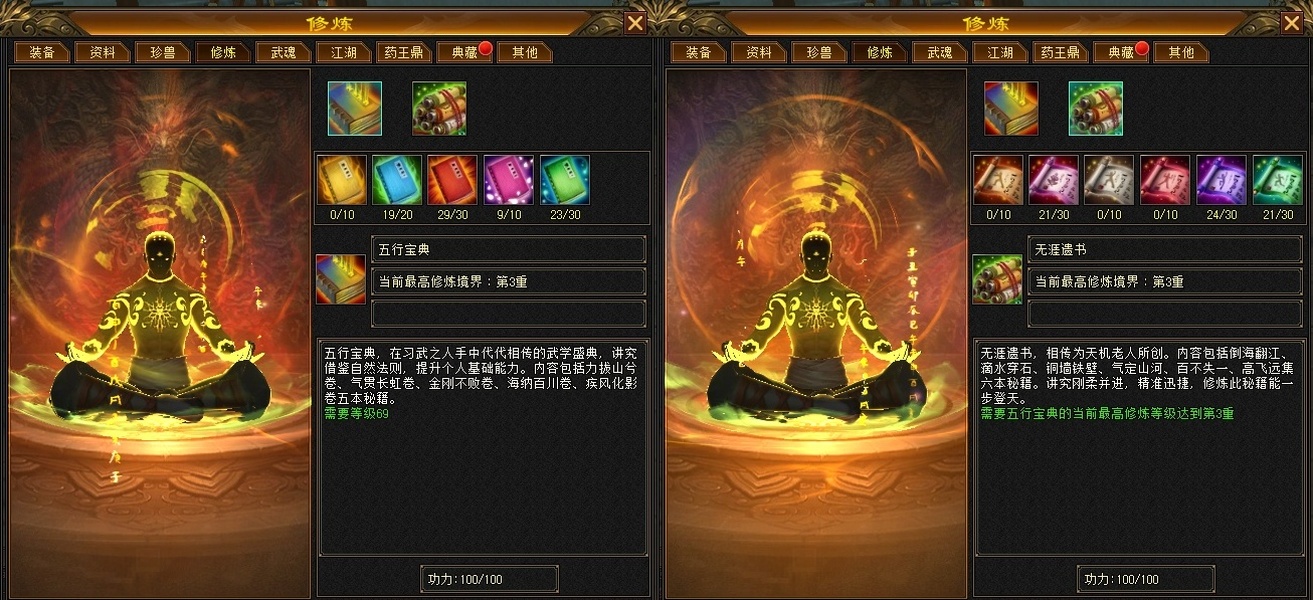Close the 无涯遗书 cultivation window
Image resolution: width=1313 pixels, height=600 pixels.
1291,24
